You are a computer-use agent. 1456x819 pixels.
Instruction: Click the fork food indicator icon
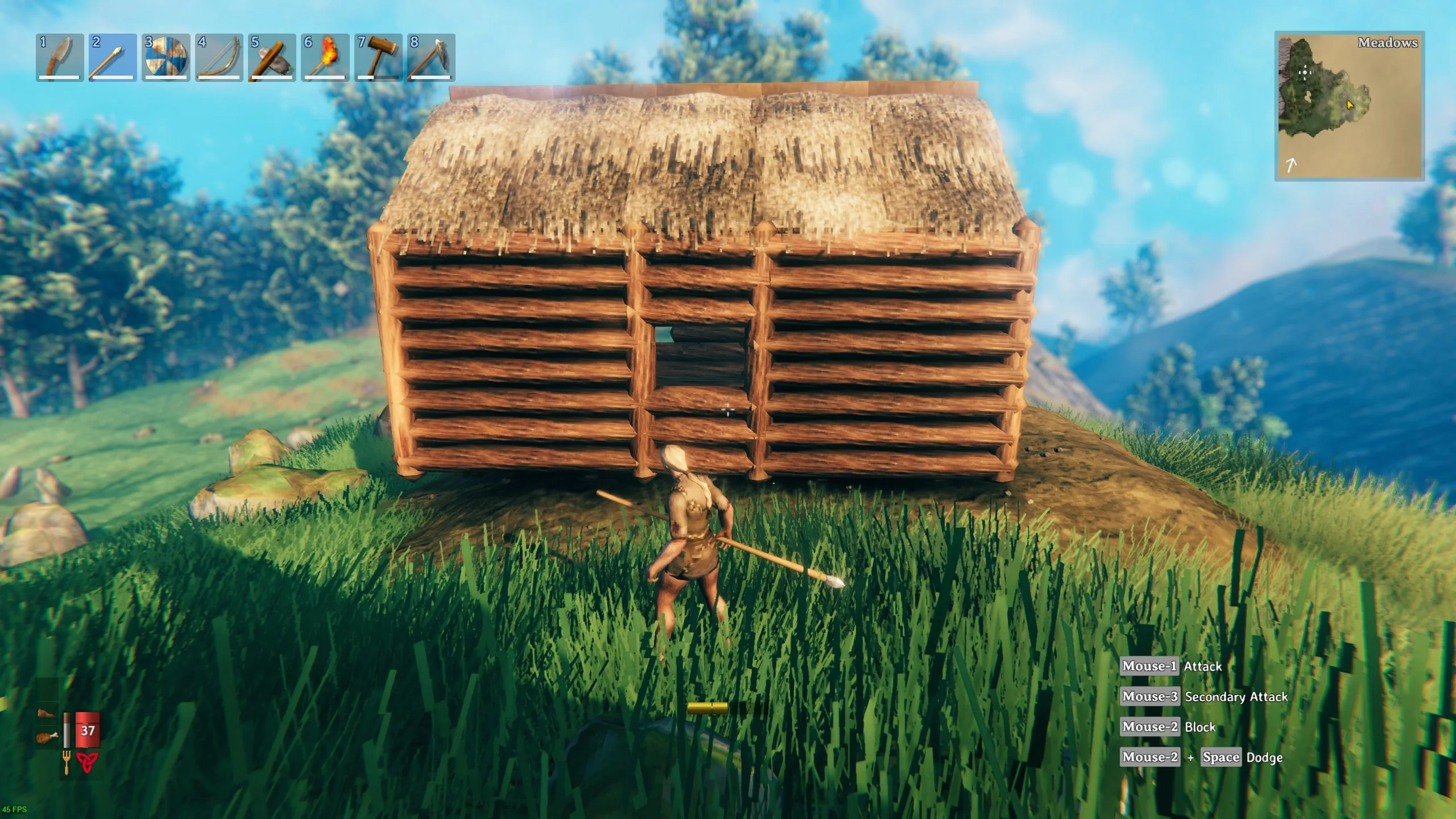pyautogui.click(x=67, y=758)
